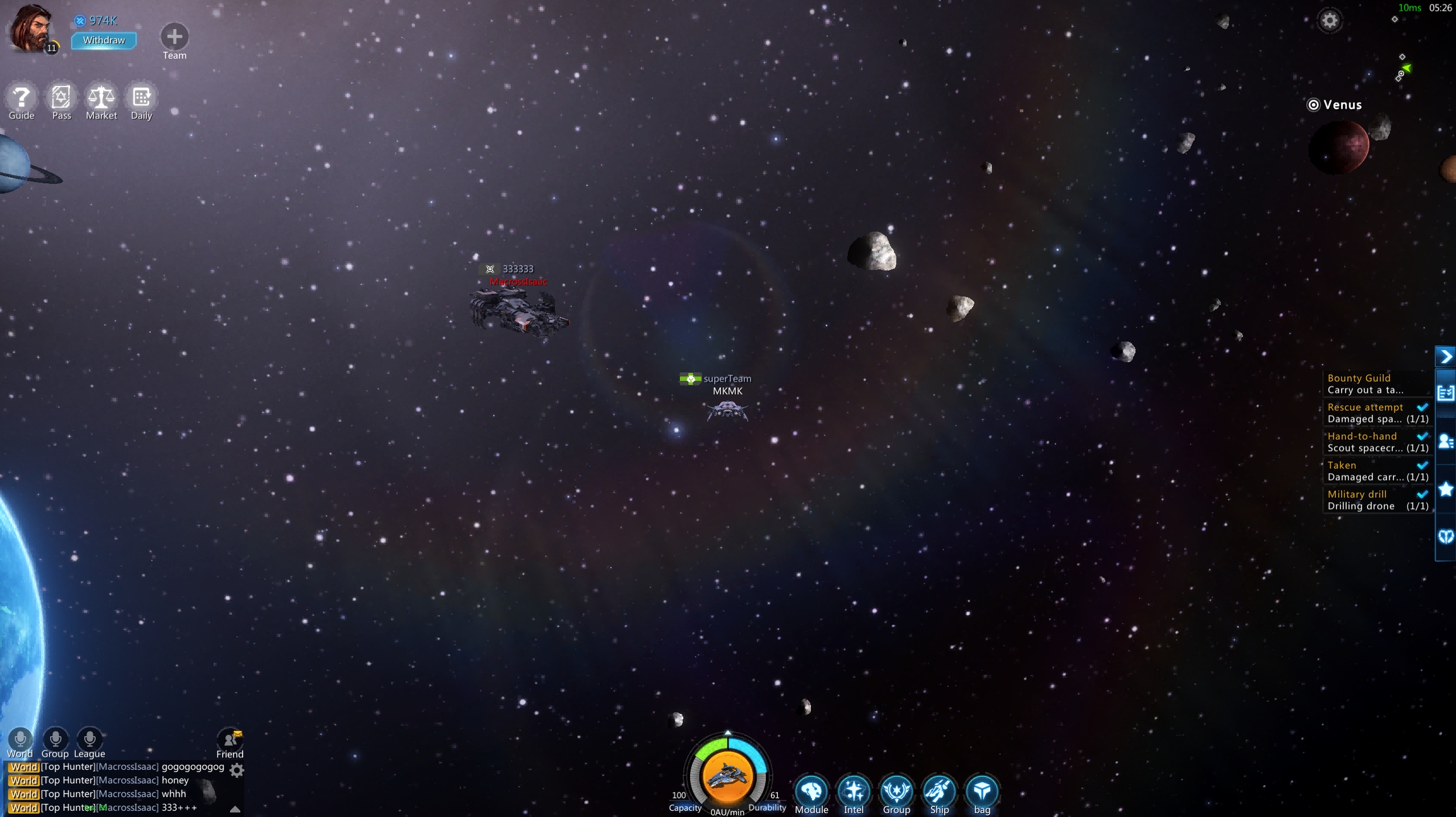The width and height of the screenshot is (1456, 817).
Task: Toggle the League voice channel microphone
Action: [89, 739]
